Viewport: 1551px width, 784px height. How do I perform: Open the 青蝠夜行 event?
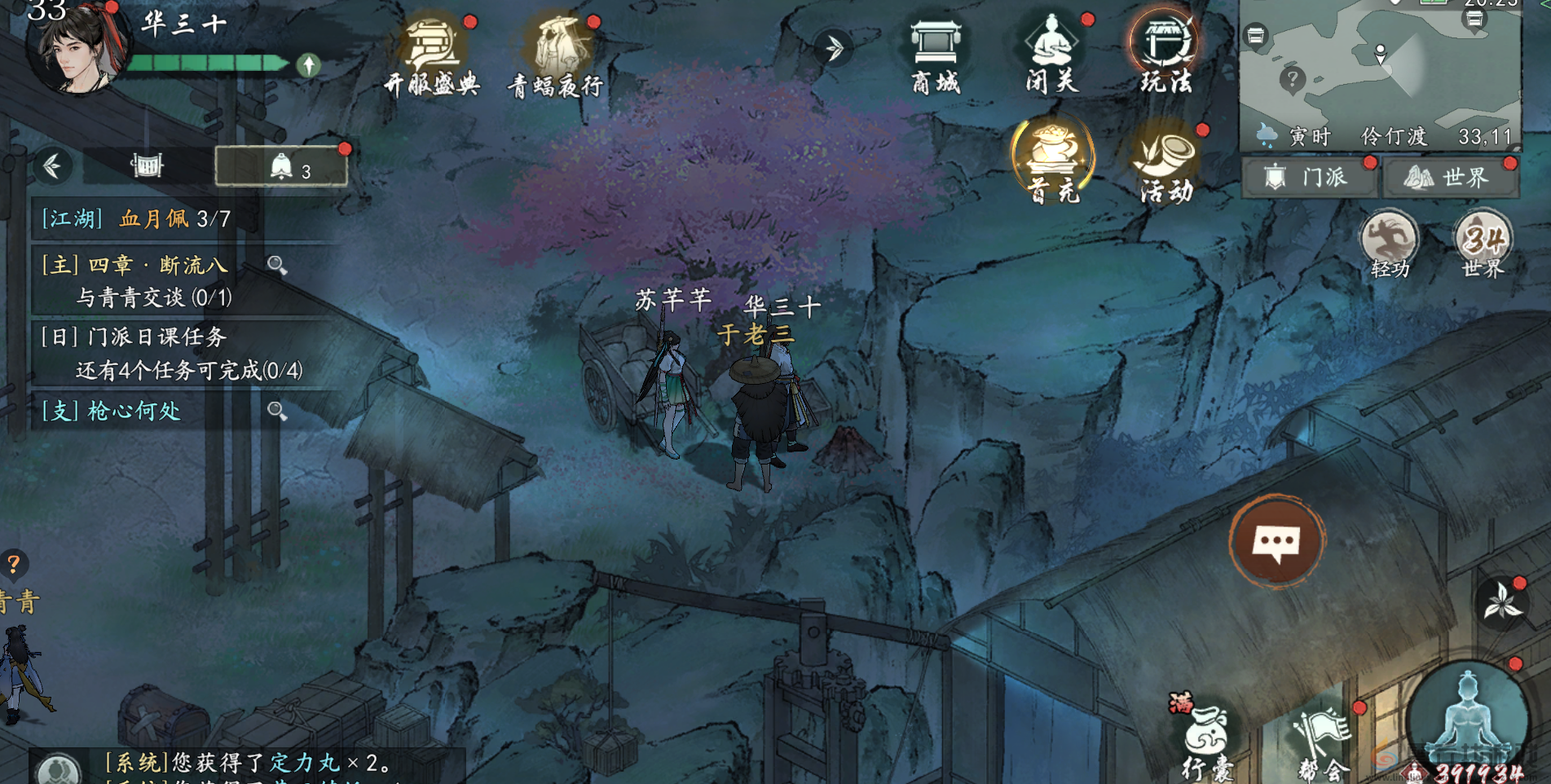tap(557, 51)
